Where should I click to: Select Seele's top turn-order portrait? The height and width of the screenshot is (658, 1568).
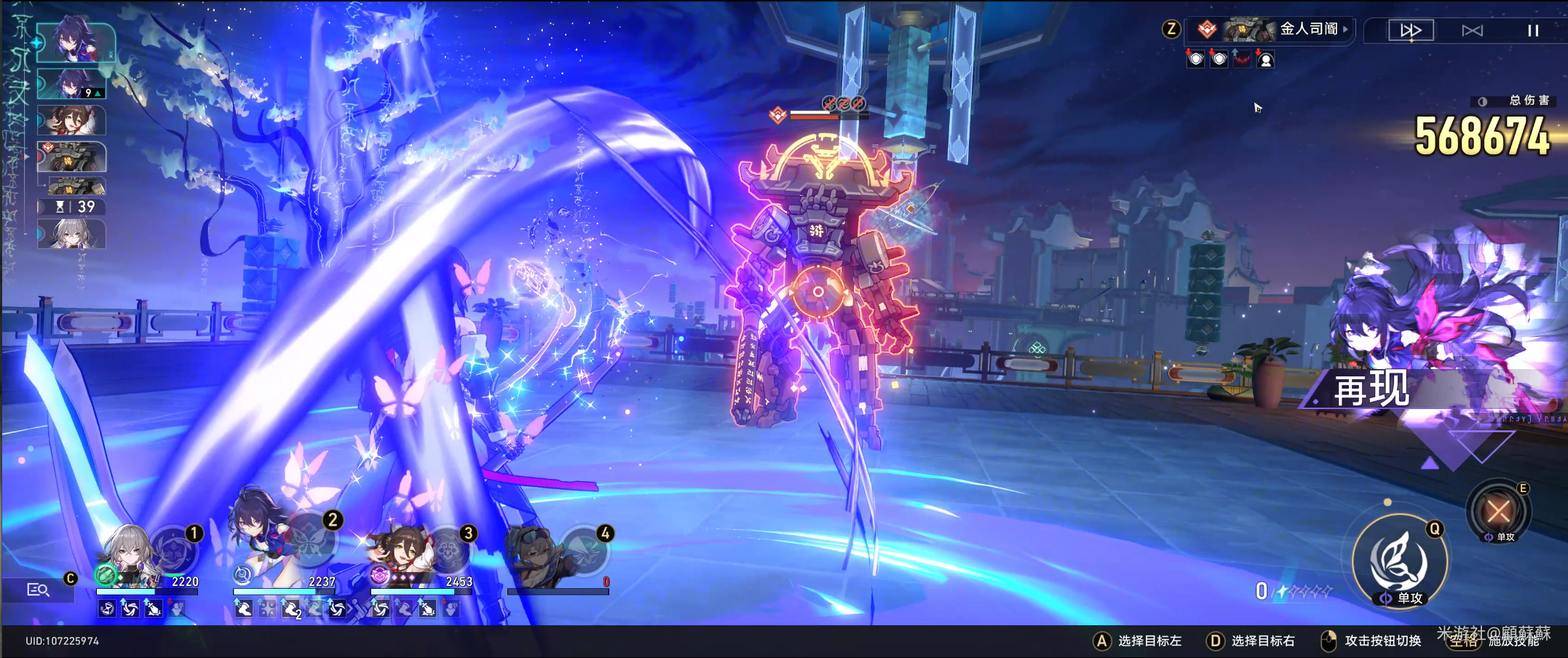point(74,42)
